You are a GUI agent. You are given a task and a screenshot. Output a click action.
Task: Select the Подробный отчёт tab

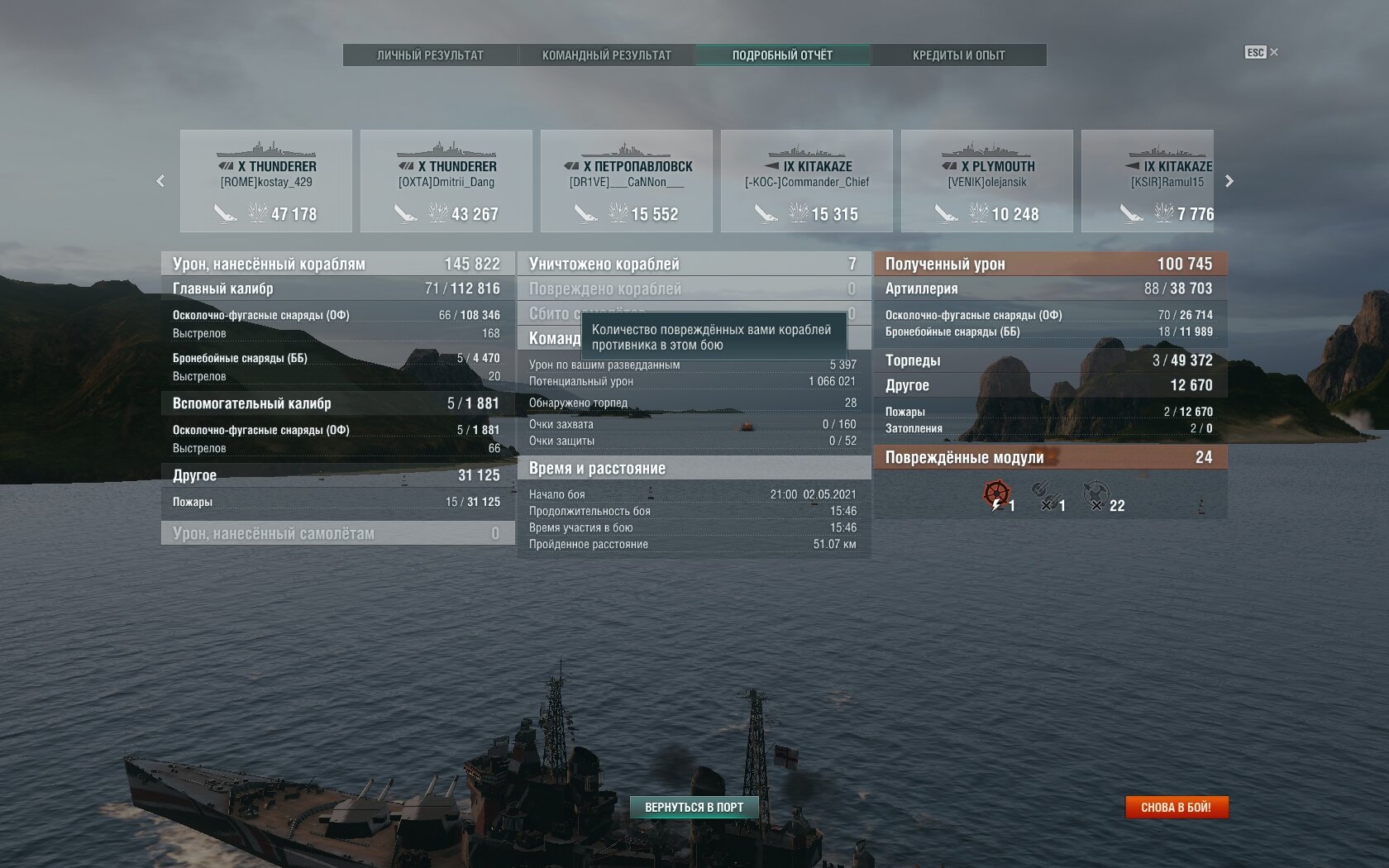[782, 55]
